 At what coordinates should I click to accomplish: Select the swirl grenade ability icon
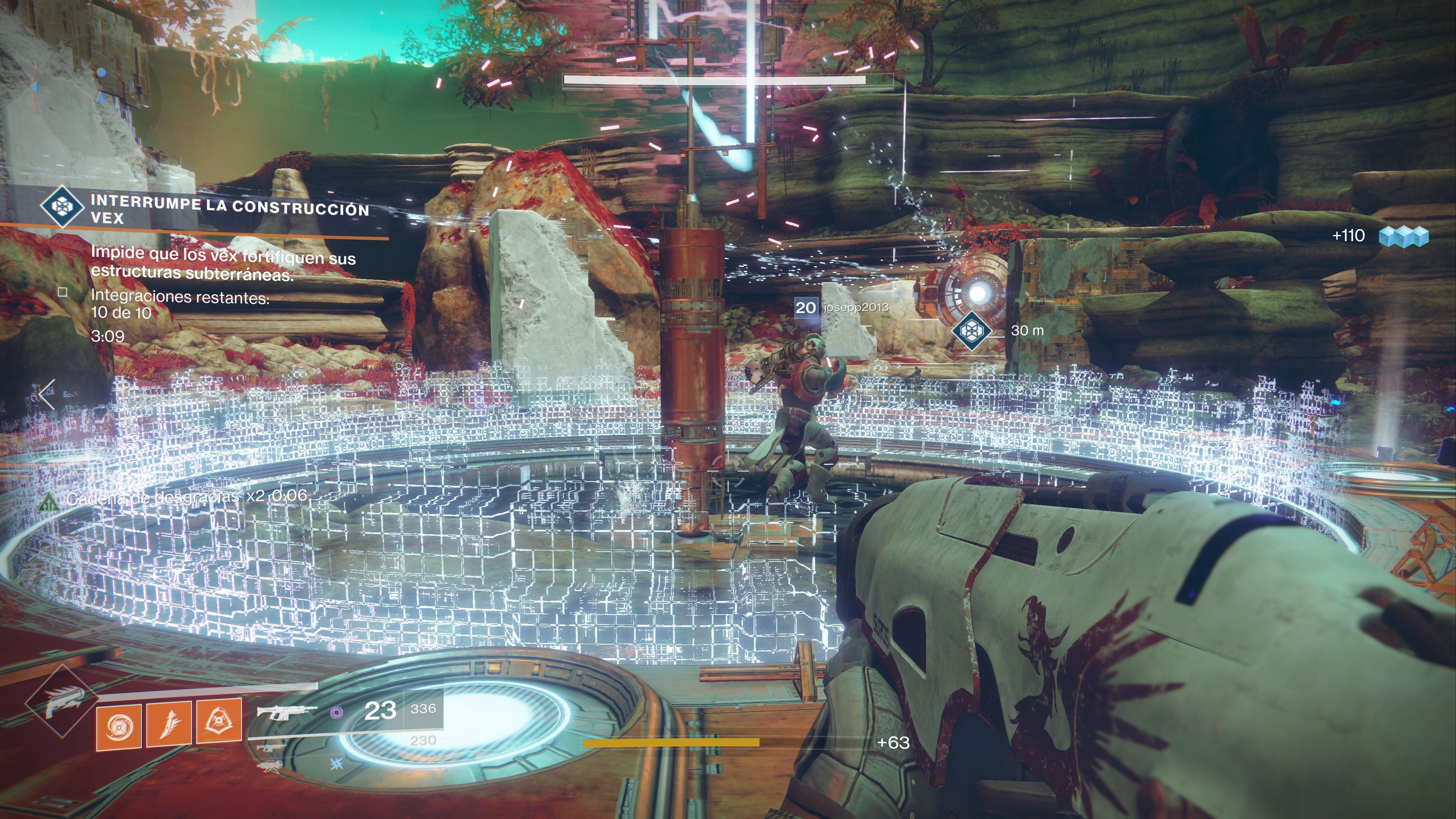119,726
